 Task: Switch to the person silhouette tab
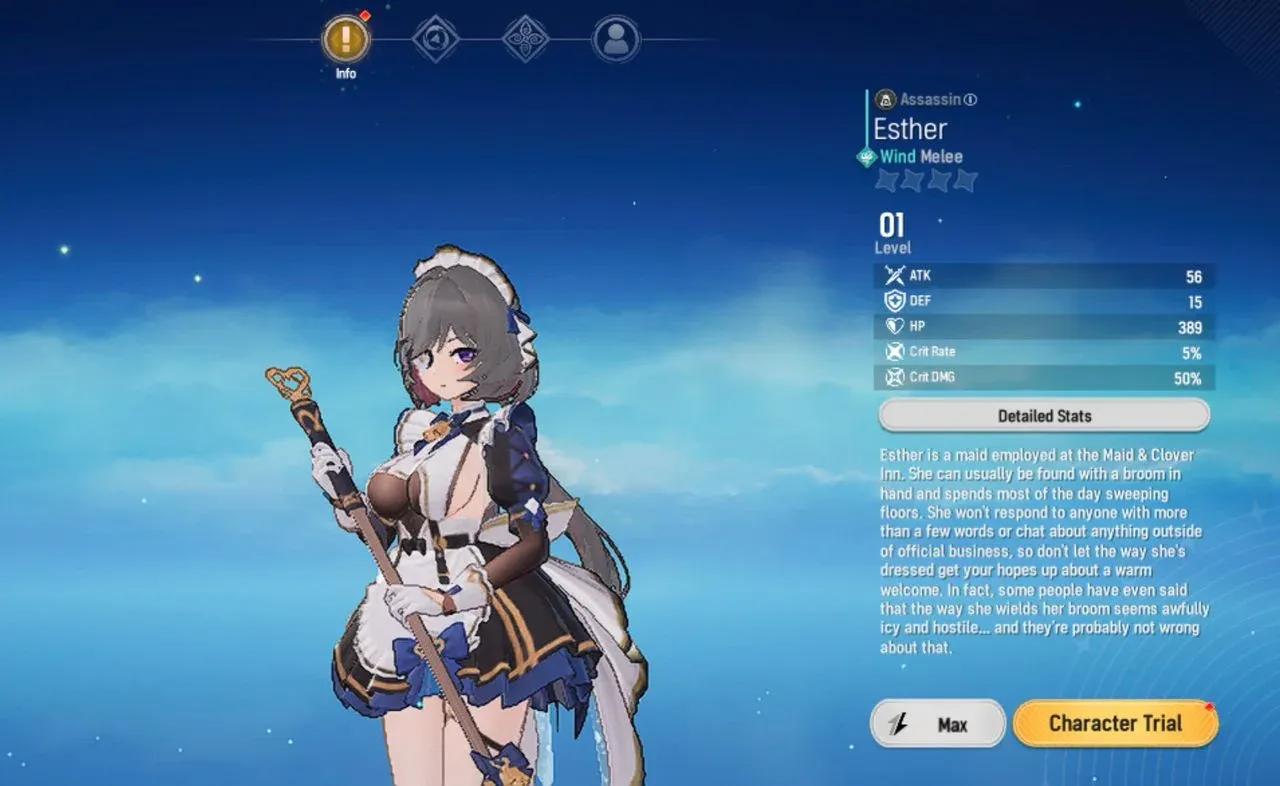coord(616,40)
